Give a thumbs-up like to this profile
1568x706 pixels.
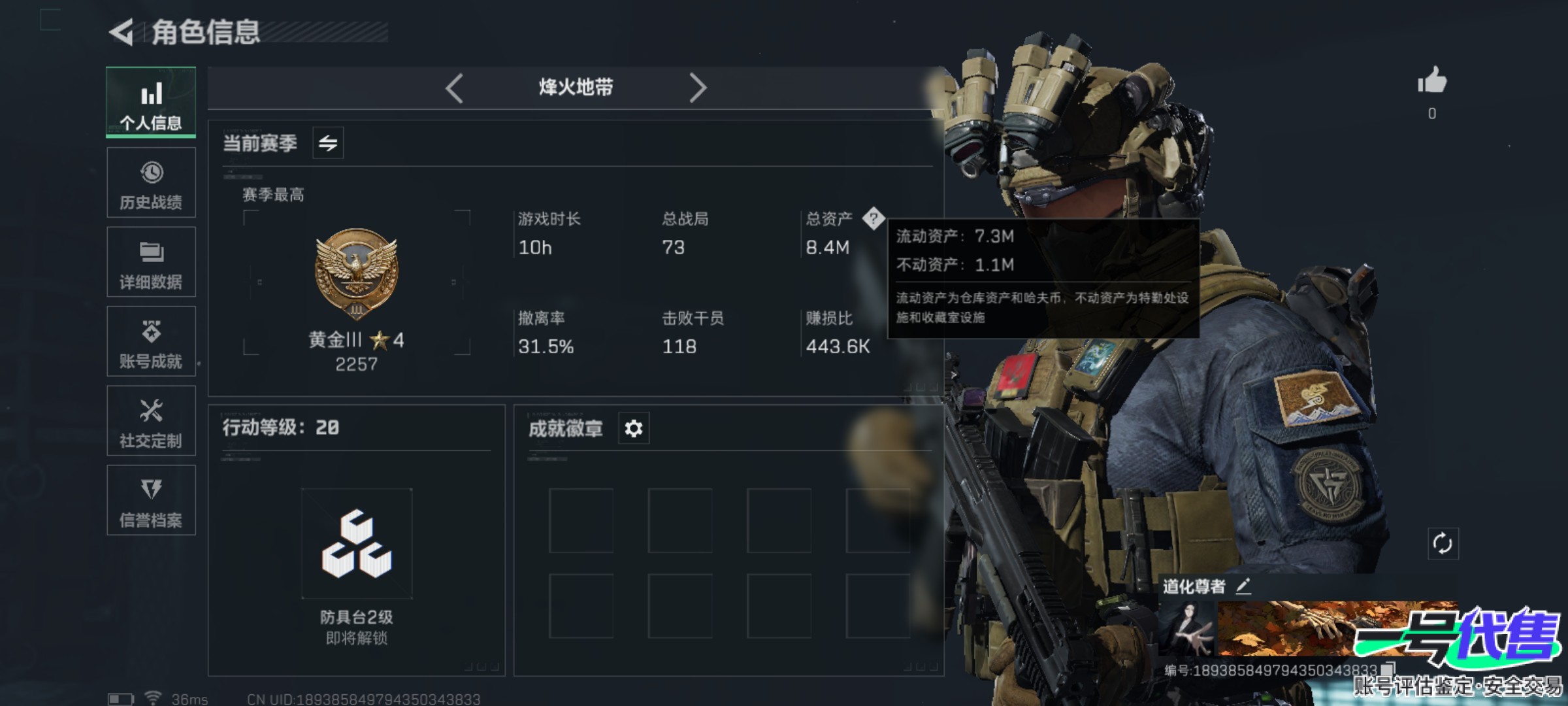[1432, 82]
